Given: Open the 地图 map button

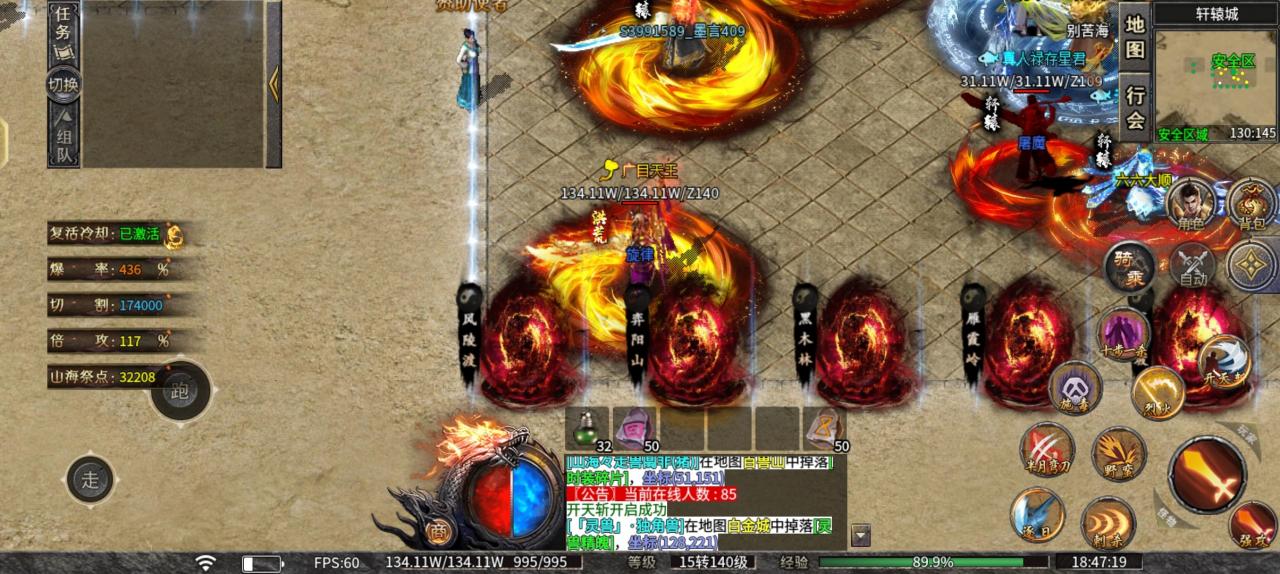Looking at the screenshot, I should click(x=1135, y=36).
